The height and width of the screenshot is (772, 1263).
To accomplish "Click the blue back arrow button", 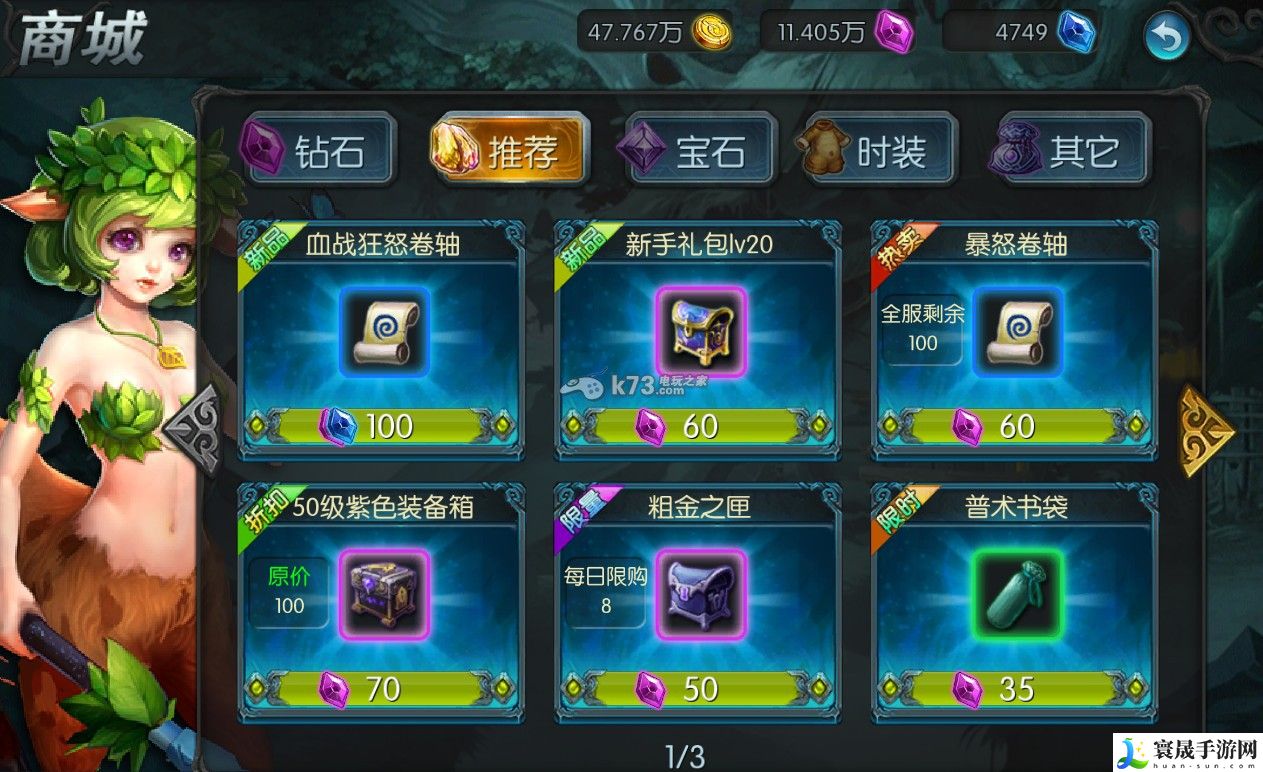I will click(1167, 37).
